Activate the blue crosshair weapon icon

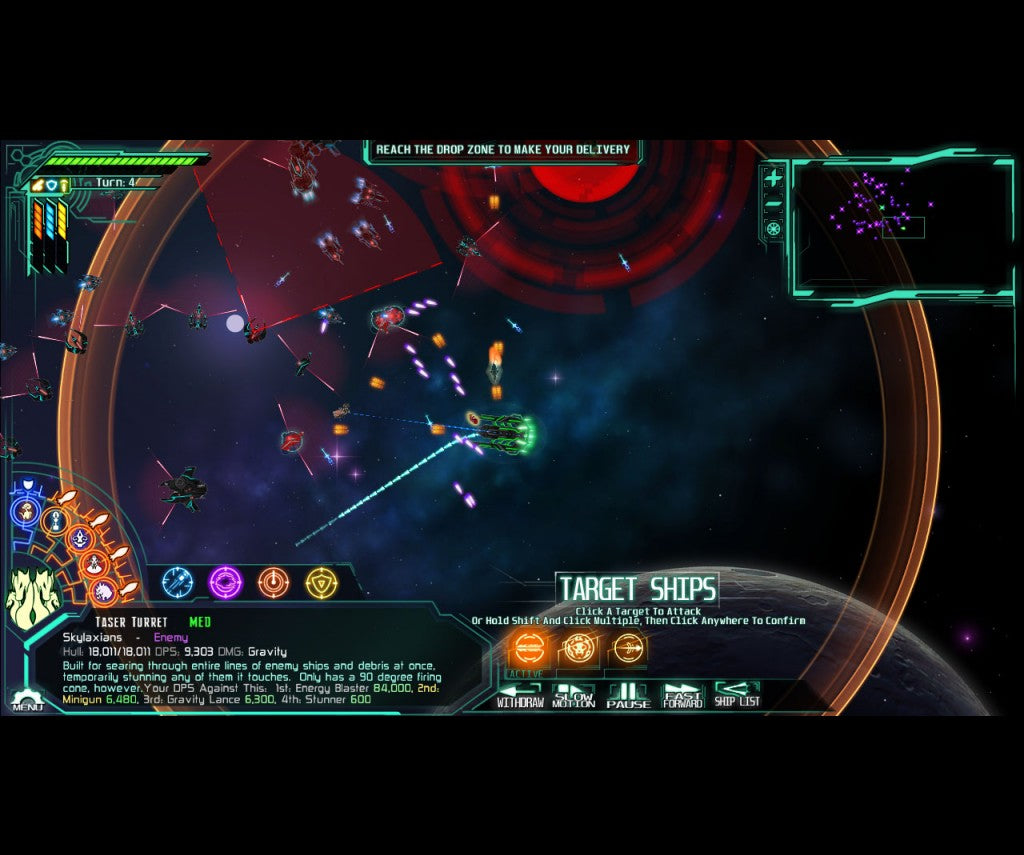(178, 581)
